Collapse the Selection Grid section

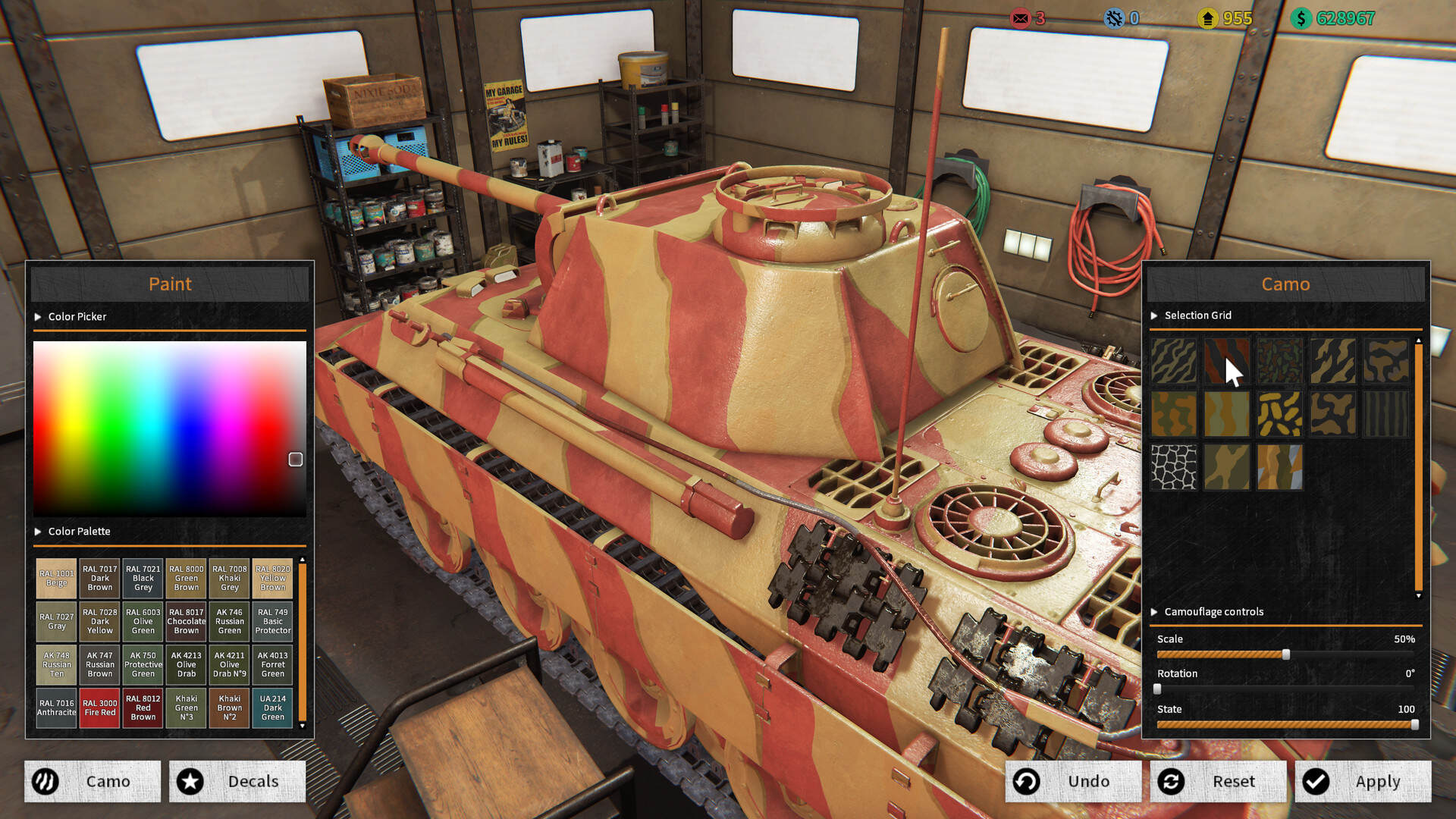1156,315
